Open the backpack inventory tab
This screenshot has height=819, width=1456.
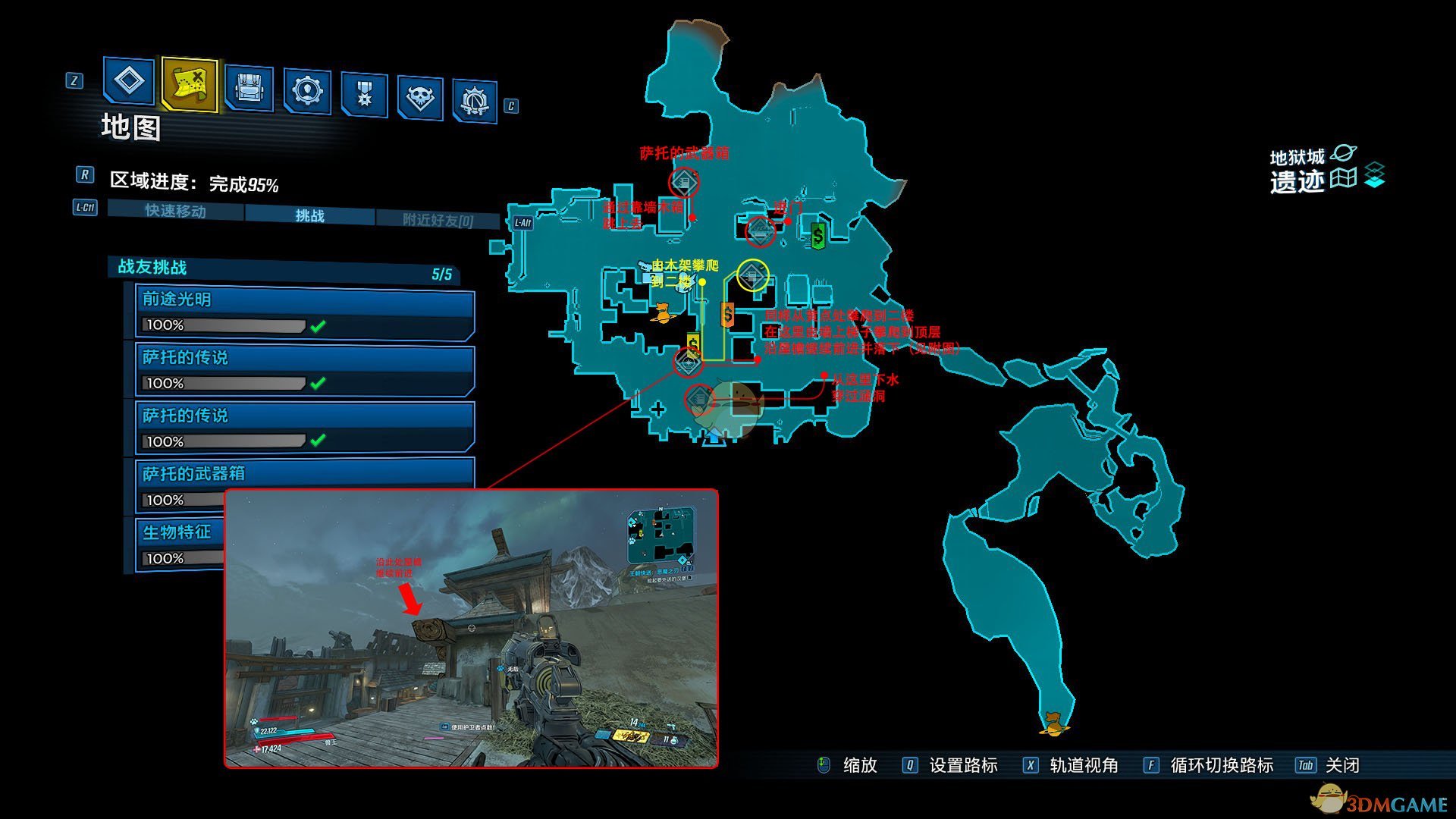pos(249,89)
